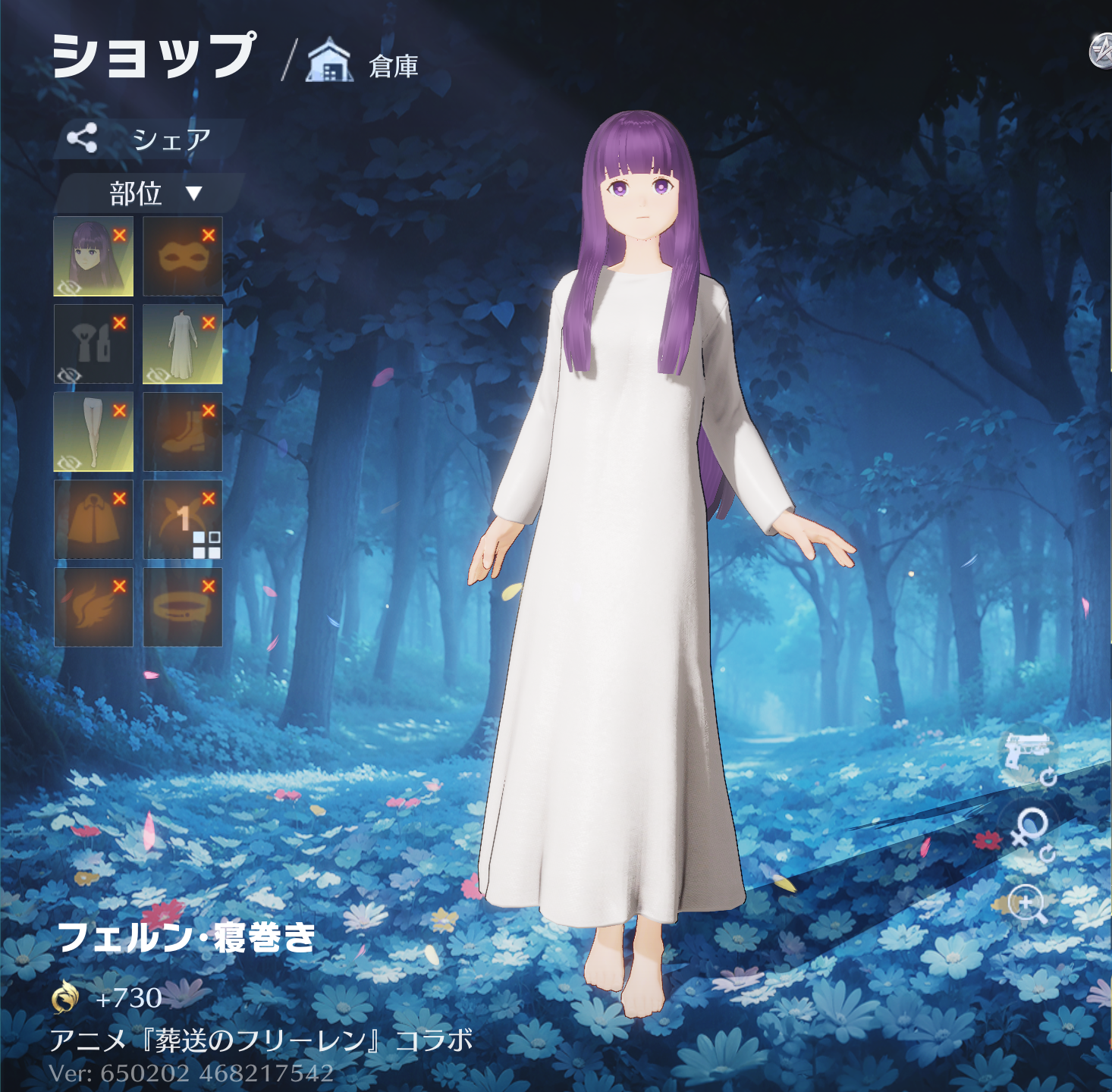Image resolution: width=1112 pixels, height=1092 pixels.
Task: Select the wing slot
Action: (x=93, y=607)
